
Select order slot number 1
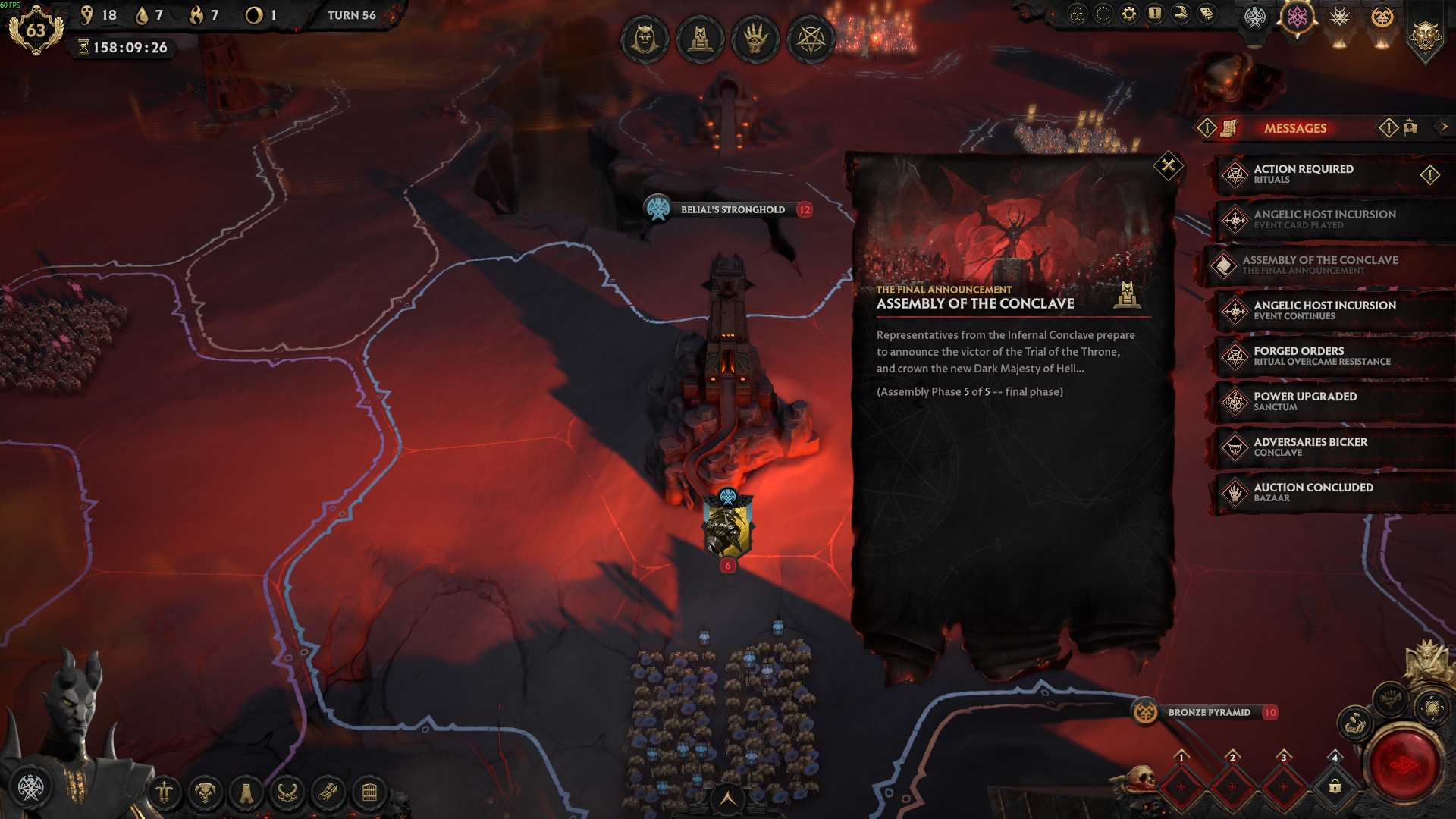1181,785
